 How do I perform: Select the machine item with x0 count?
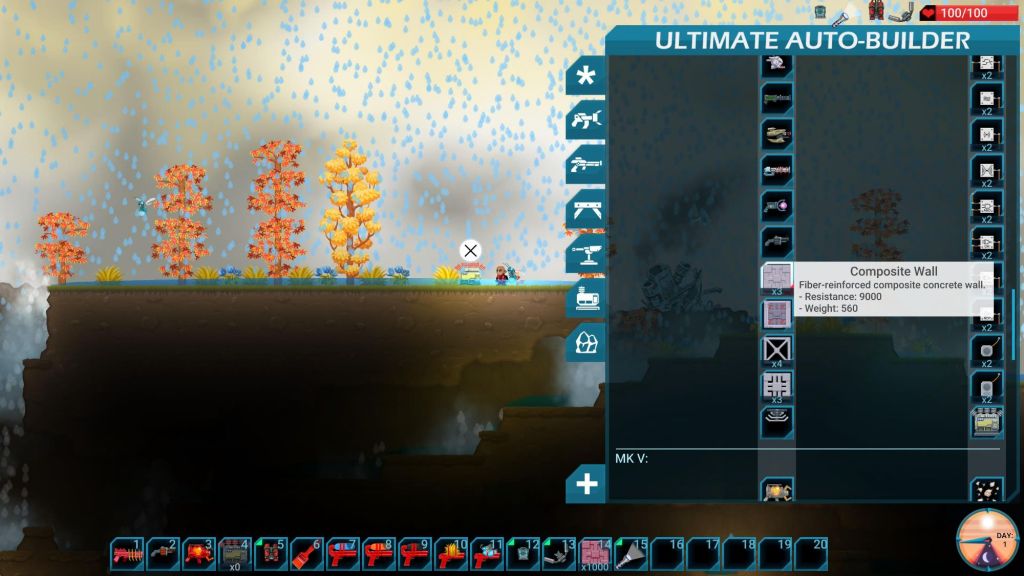click(236, 551)
